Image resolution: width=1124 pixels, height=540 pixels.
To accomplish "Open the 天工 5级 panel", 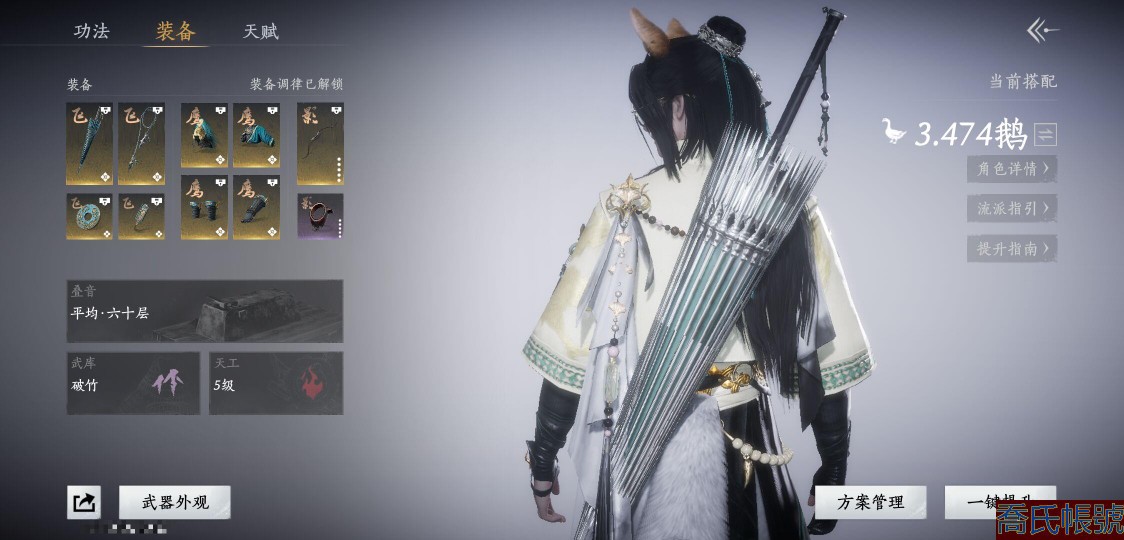I will (x=276, y=383).
